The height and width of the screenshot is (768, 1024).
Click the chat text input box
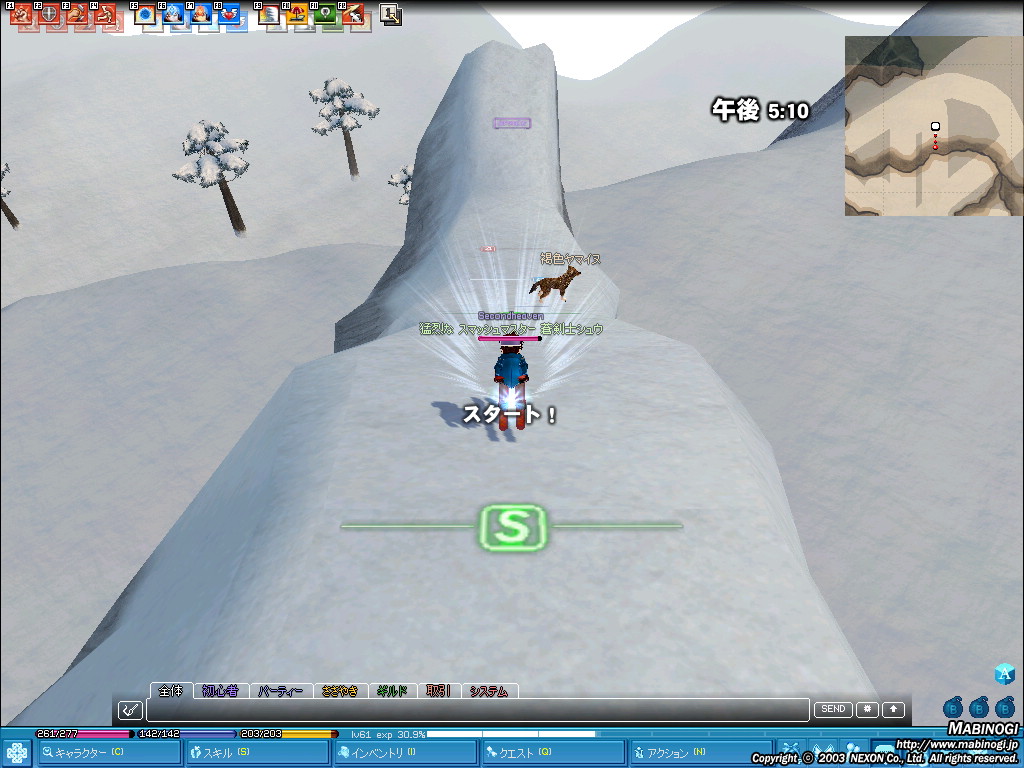[478, 710]
